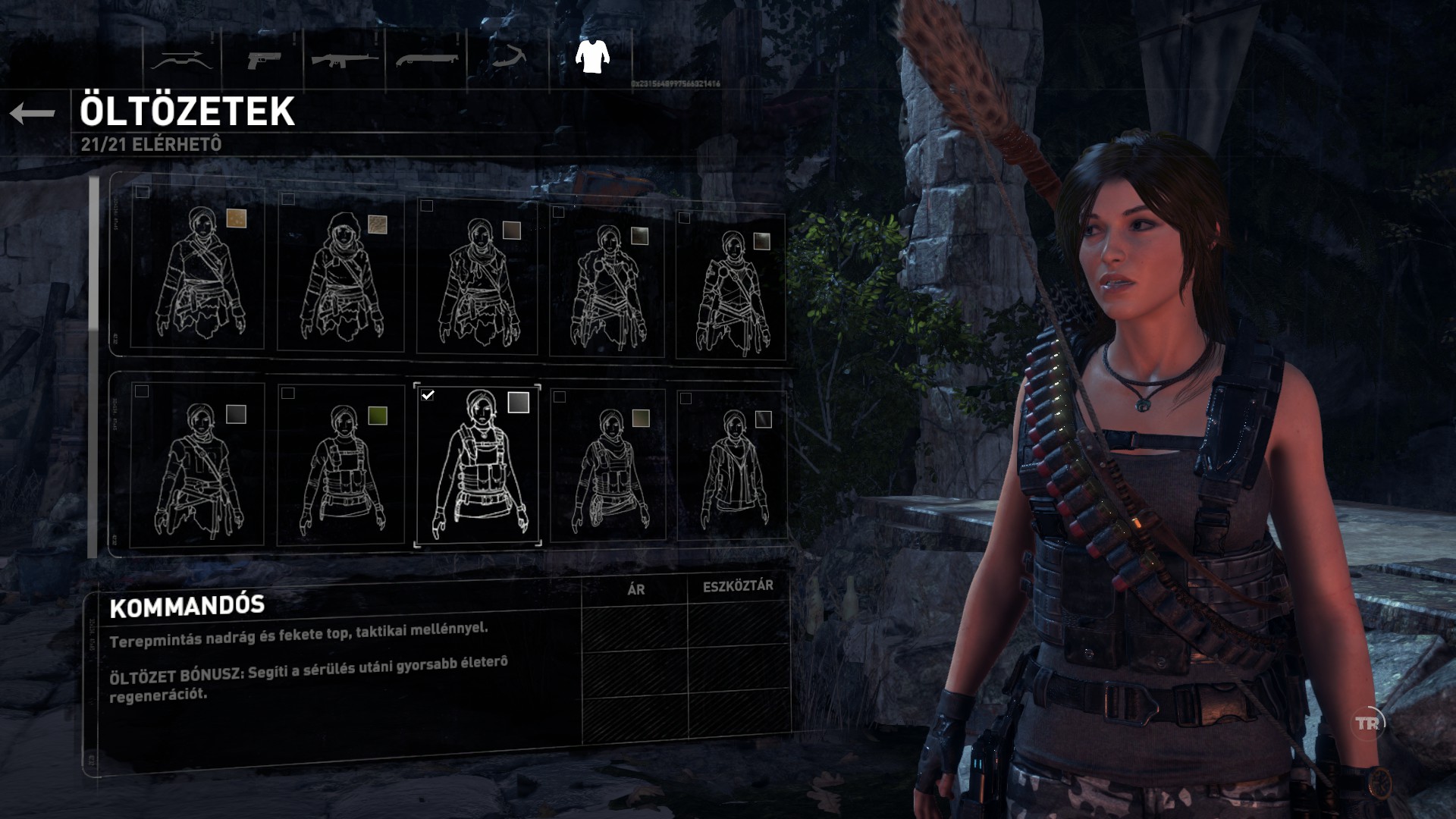Select the assault rifle tab
Screen dimensions: 1456x819
click(x=345, y=59)
